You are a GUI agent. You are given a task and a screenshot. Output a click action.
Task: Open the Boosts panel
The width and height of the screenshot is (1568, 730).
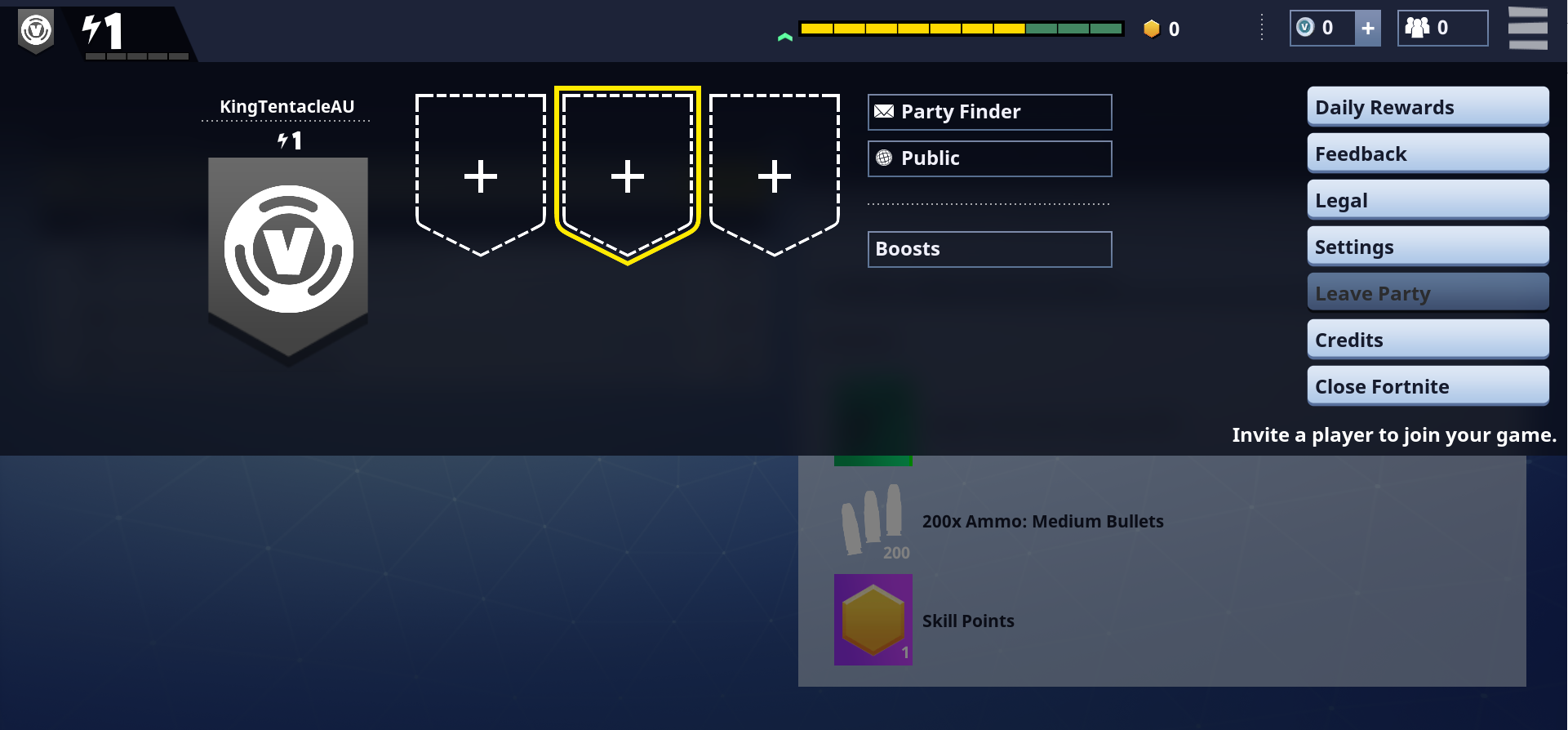point(988,249)
